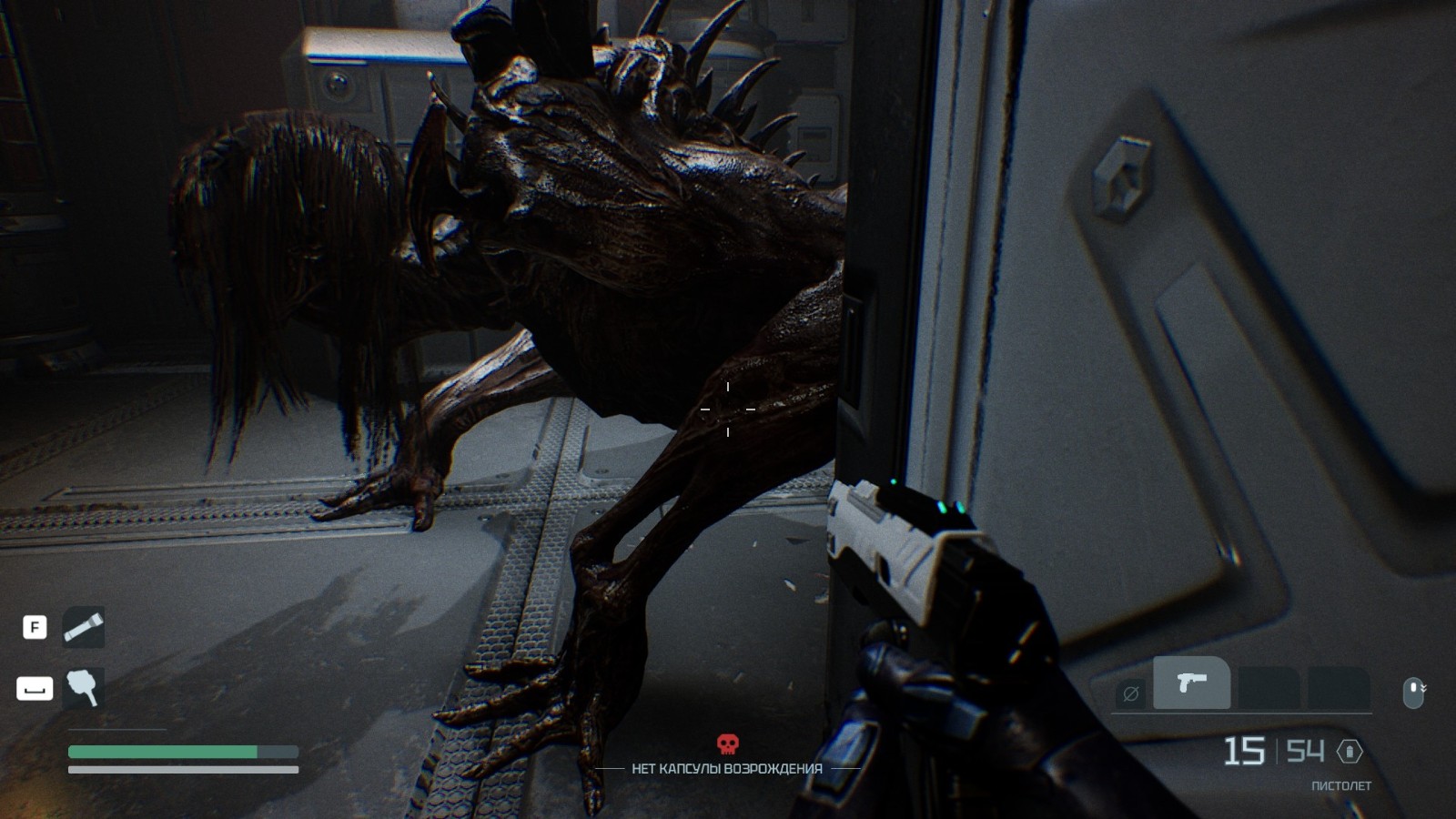Select the pistol weapon slot
Screen dimensions: 1456x819
pyautogui.click(x=1191, y=682)
